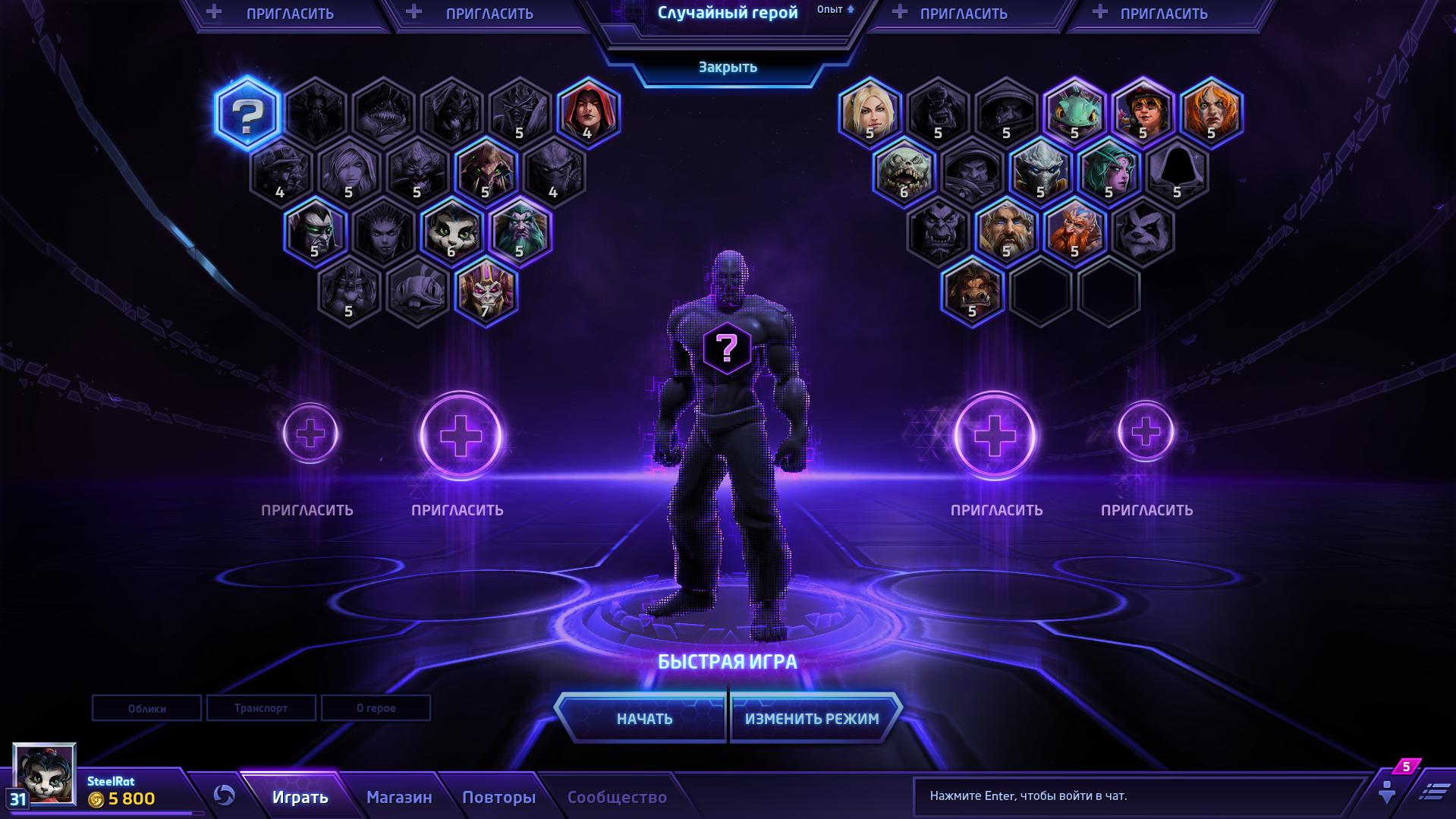Pick the green murloc hero portrait

(1074, 112)
